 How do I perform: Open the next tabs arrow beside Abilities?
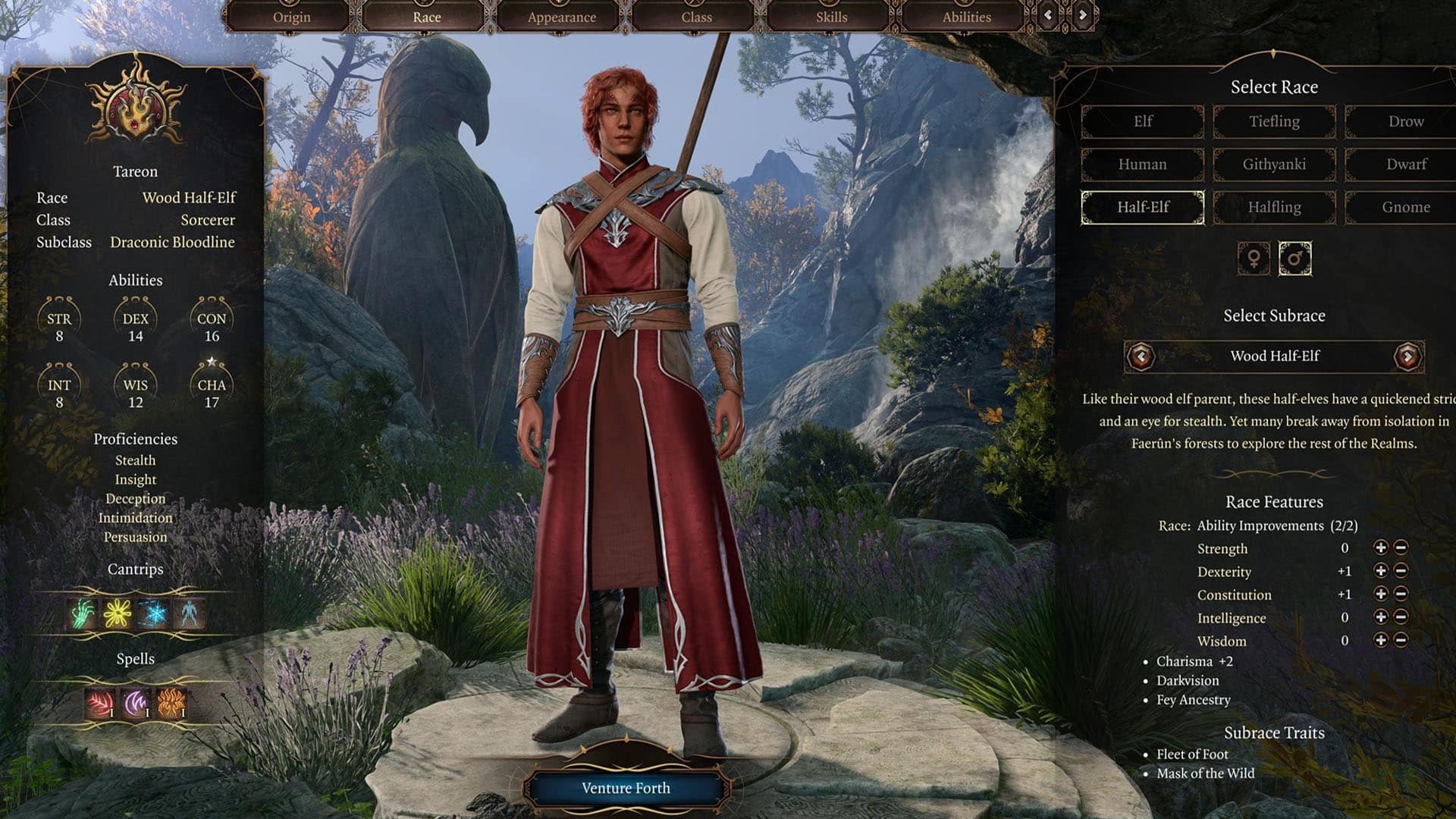pyautogui.click(x=1082, y=16)
